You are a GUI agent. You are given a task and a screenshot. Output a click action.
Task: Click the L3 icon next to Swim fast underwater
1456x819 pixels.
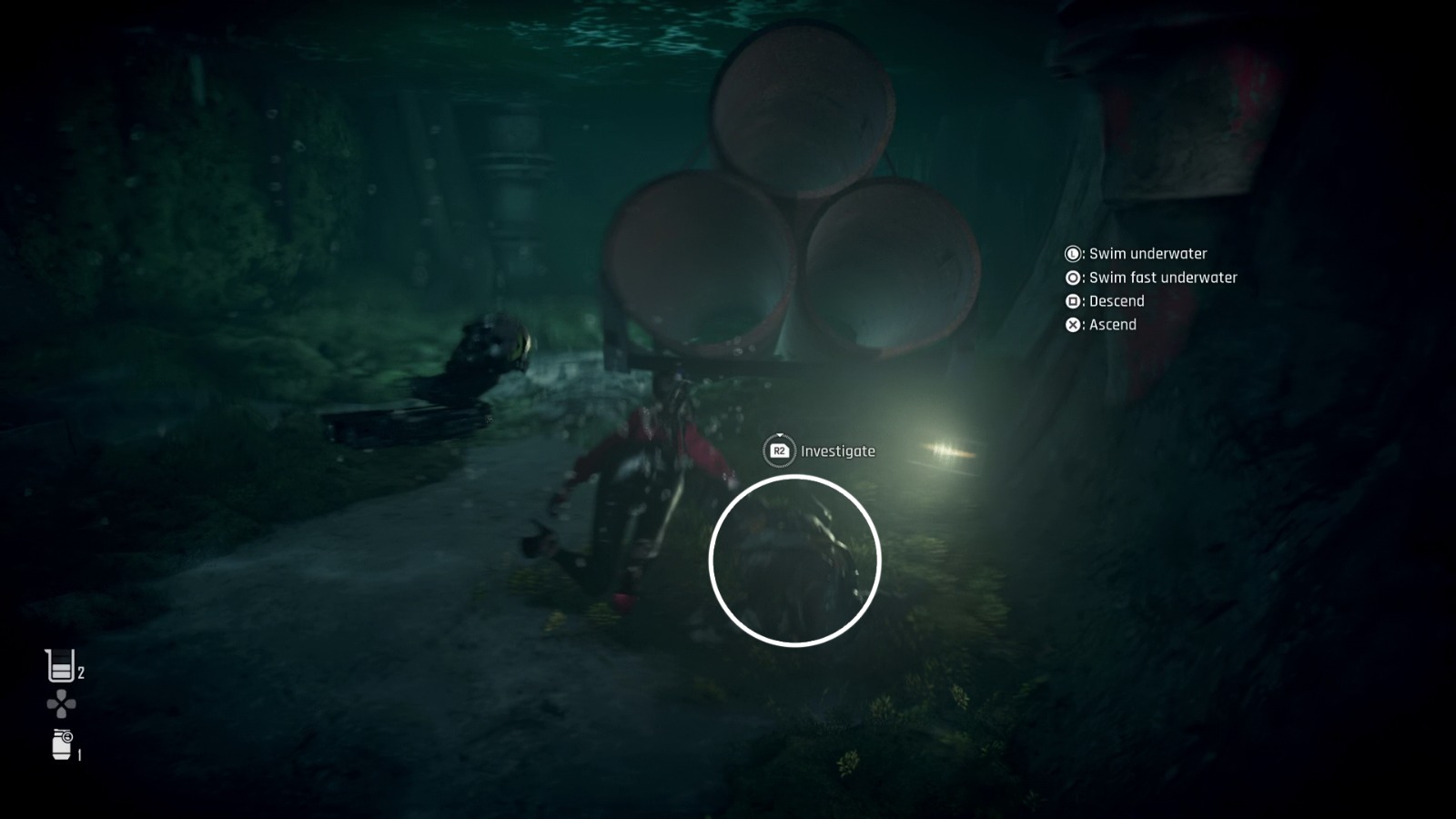click(1072, 278)
